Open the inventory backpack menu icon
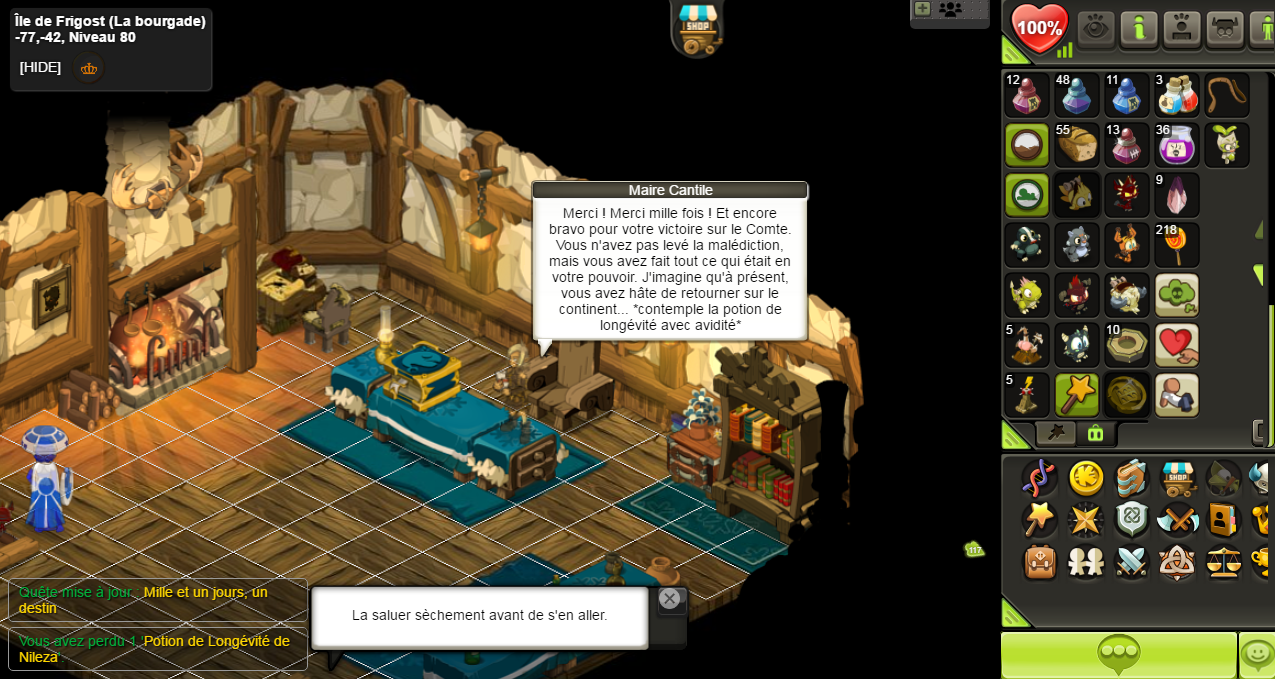 tap(1040, 562)
